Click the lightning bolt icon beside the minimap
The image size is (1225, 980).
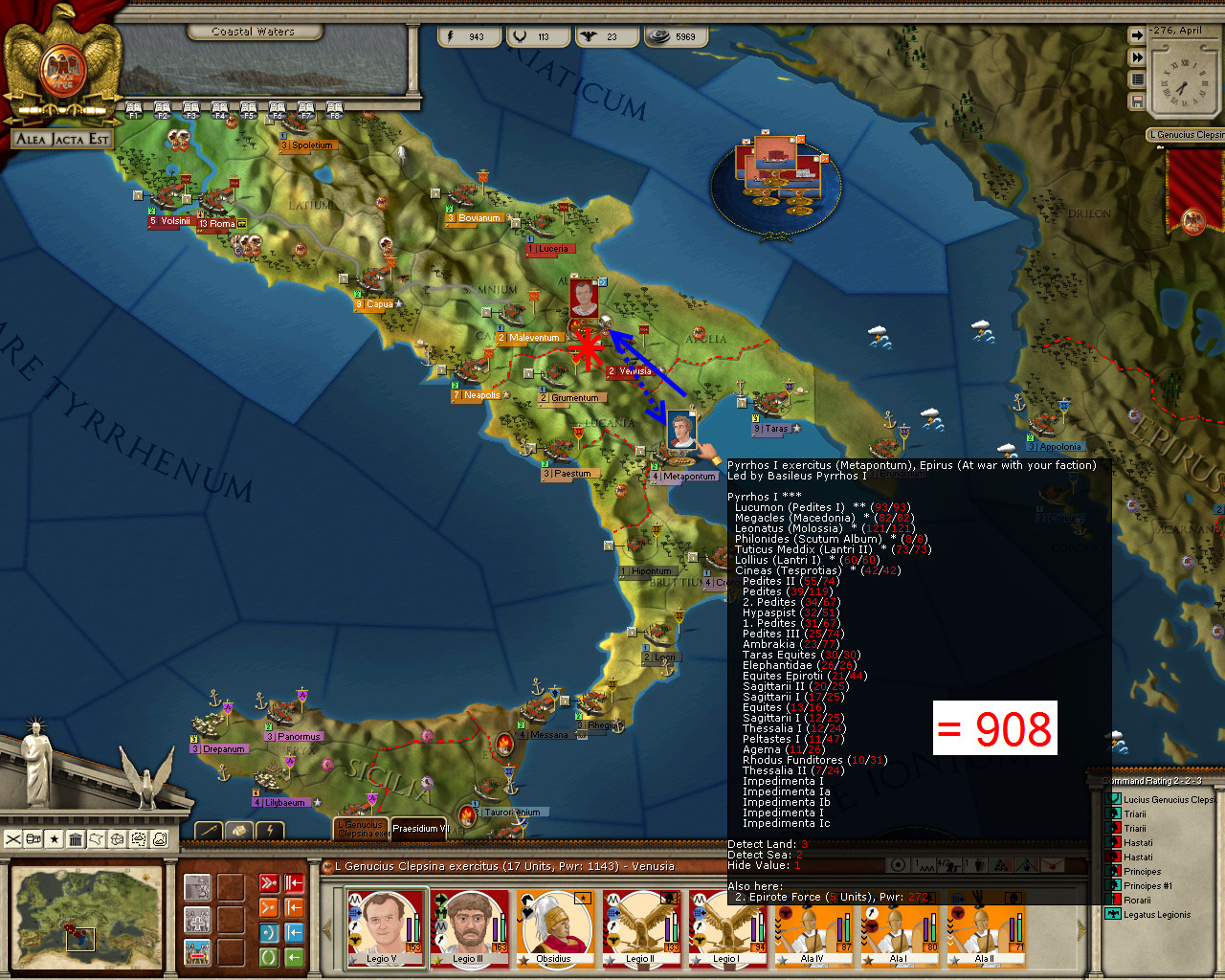[269, 830]
